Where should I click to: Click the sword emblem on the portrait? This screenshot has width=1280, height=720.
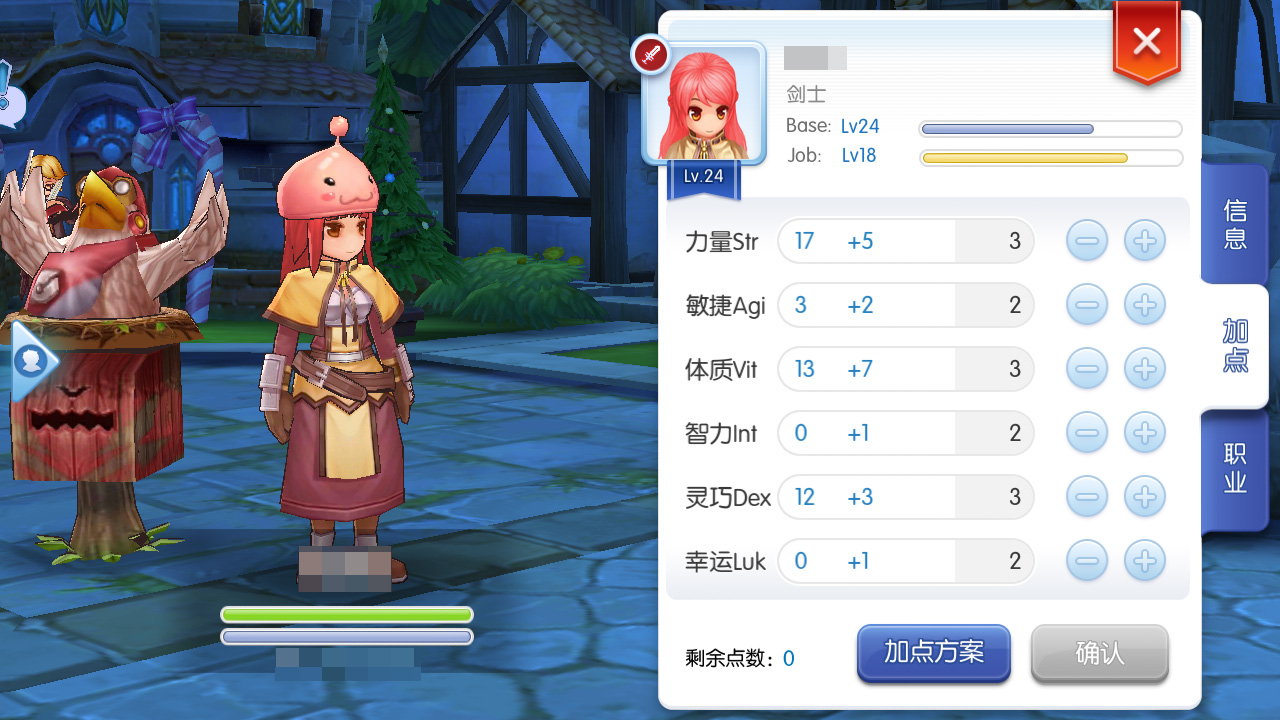[x=651, y=55]
